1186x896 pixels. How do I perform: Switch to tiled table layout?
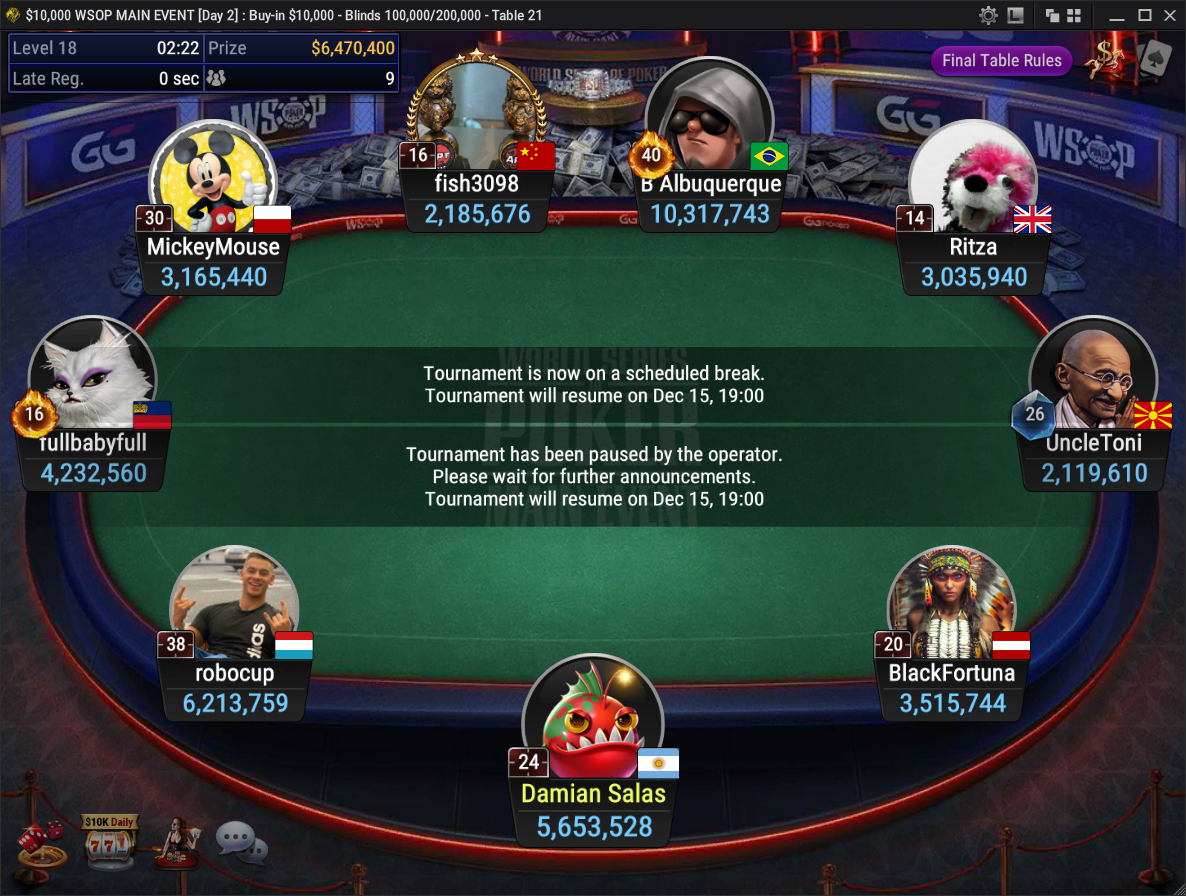click(x=1074, y=15)
